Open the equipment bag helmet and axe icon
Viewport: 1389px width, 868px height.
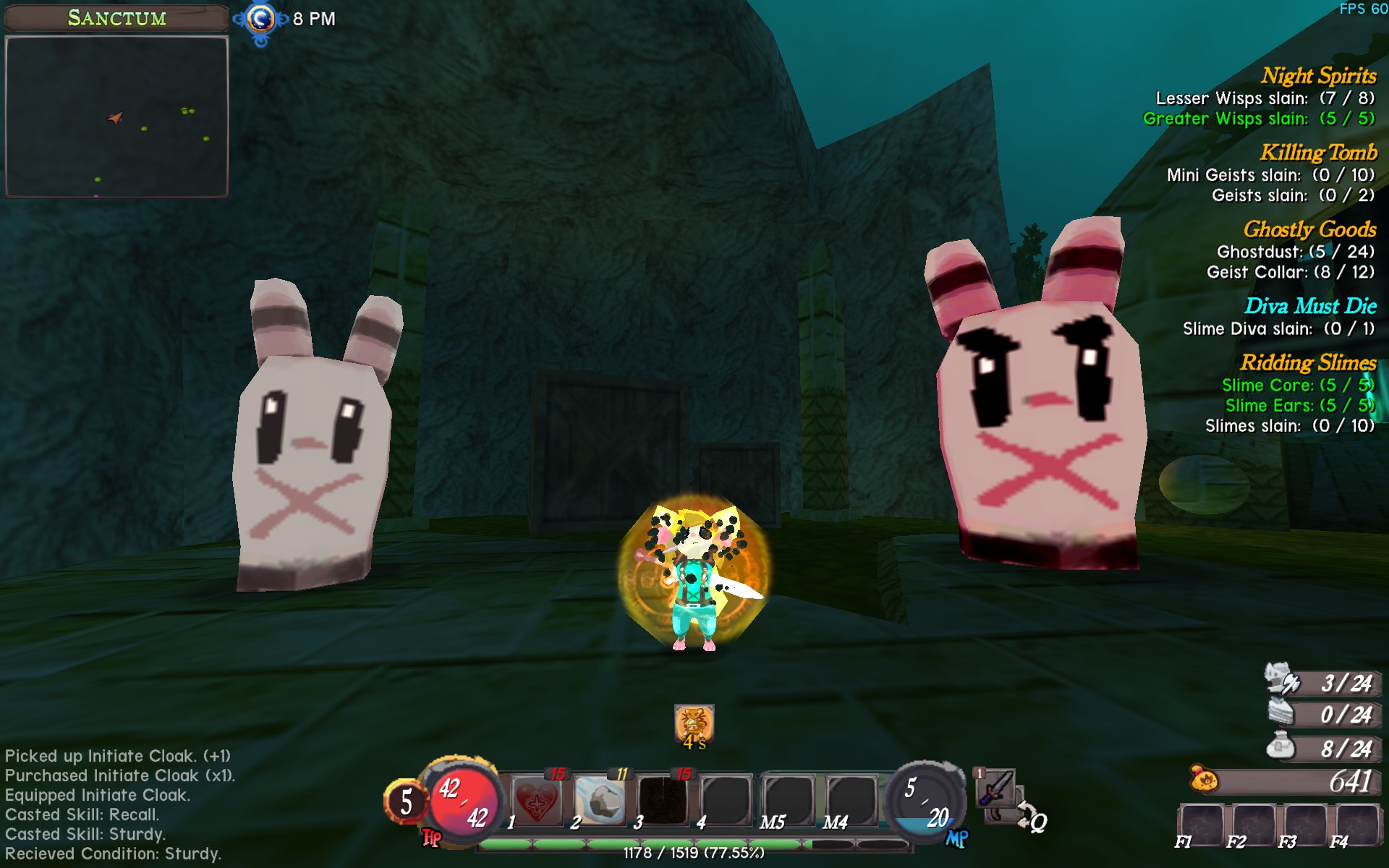1283,680
